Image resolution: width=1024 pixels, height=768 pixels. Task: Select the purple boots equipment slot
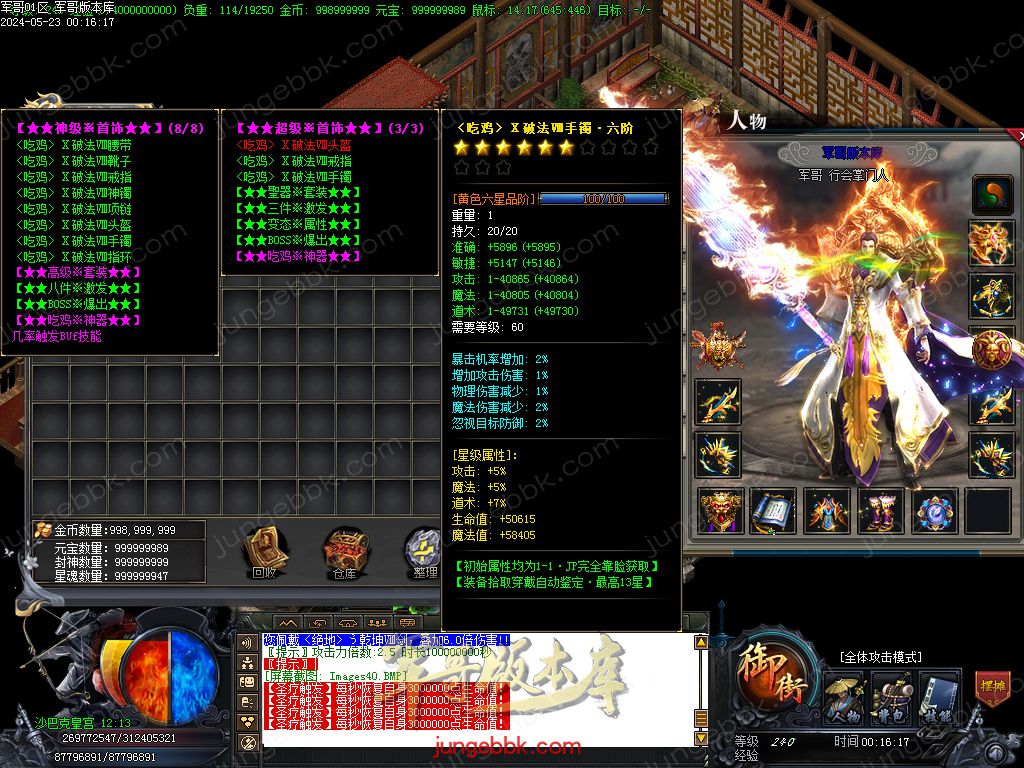point(880,511)
